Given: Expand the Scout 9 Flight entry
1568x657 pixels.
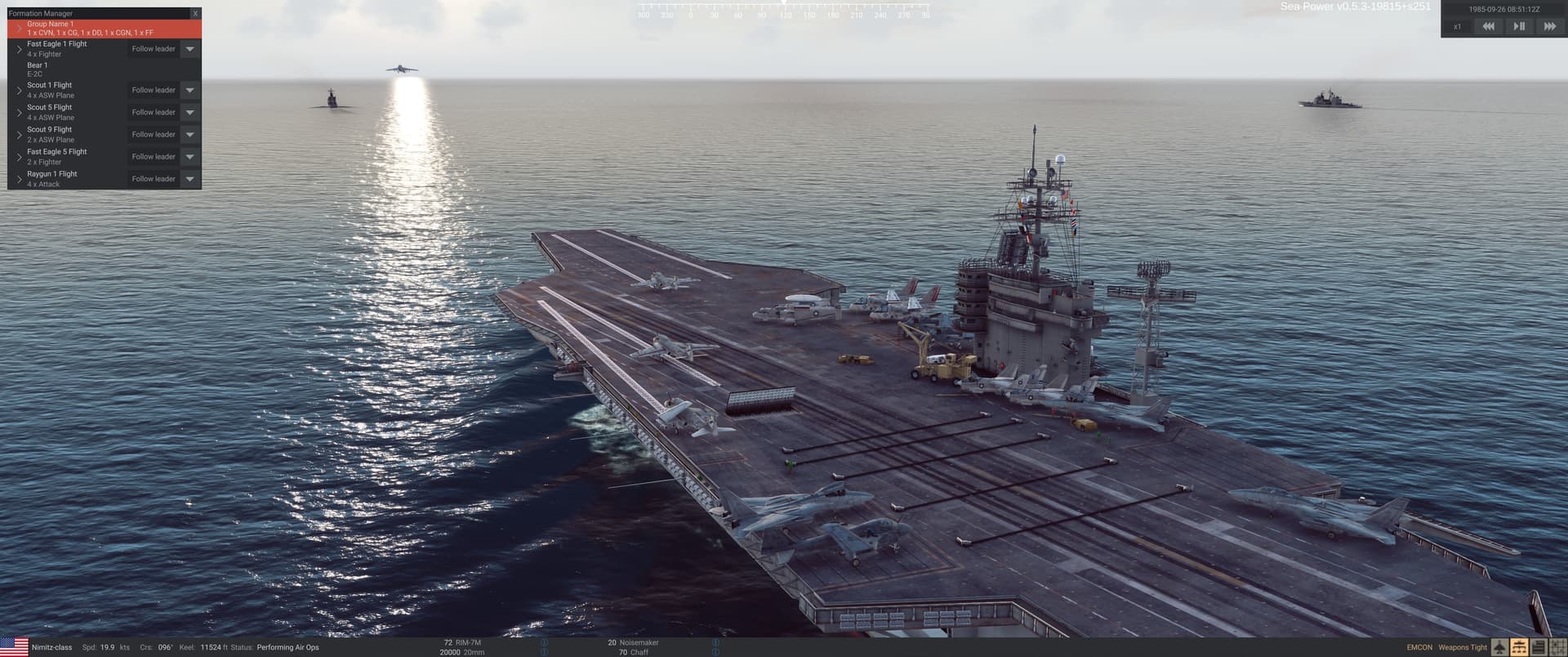Looking at the screenshot, I should tap(20, 134).
